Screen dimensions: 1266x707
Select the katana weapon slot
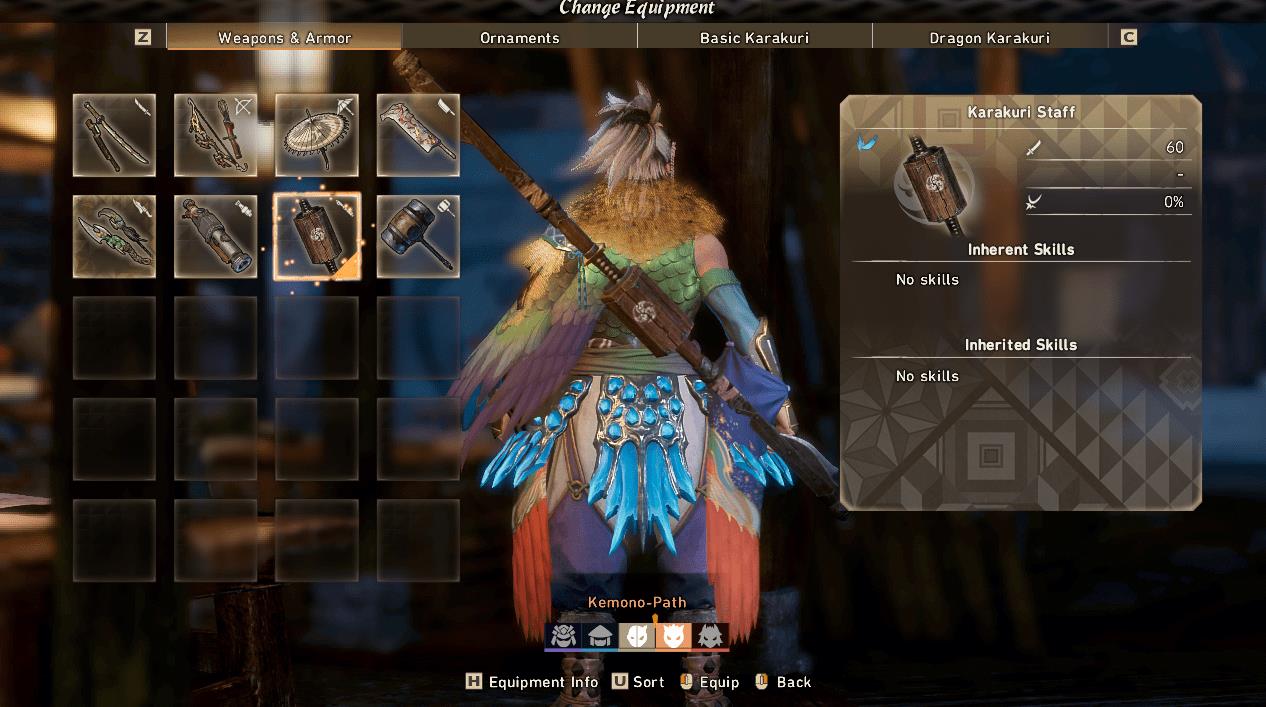[x=114, y=135]
